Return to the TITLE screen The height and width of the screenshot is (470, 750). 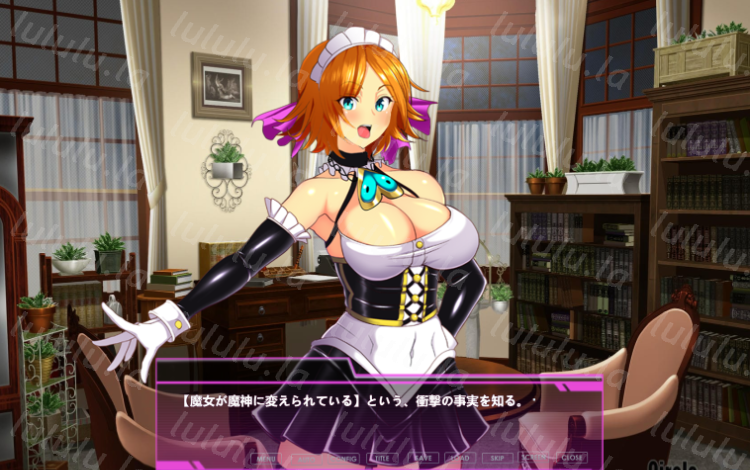click(x=380, y=458)
